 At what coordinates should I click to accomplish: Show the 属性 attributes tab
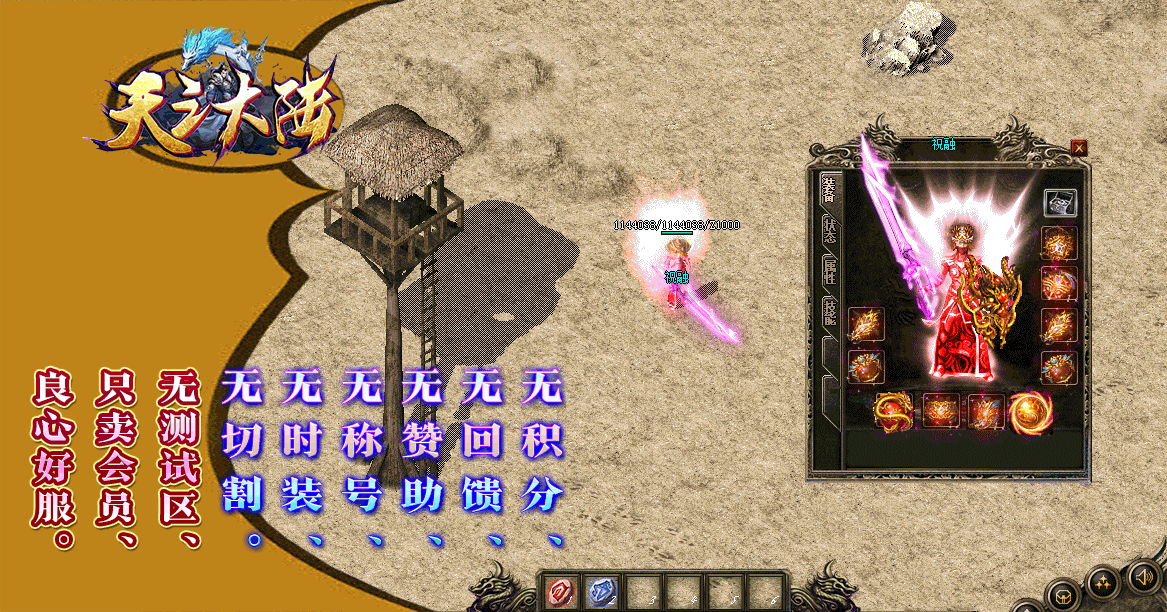coord(829,270)
